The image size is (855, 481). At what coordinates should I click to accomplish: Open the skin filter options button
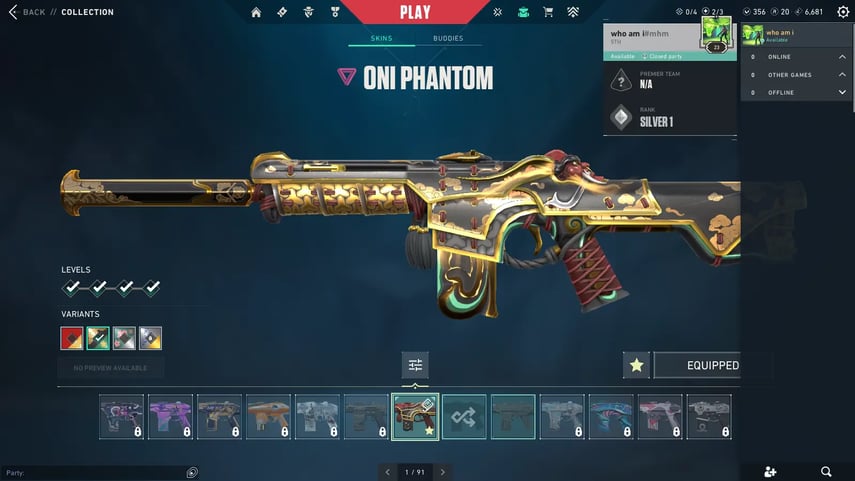pyautogui.click(x=415, y=365)
